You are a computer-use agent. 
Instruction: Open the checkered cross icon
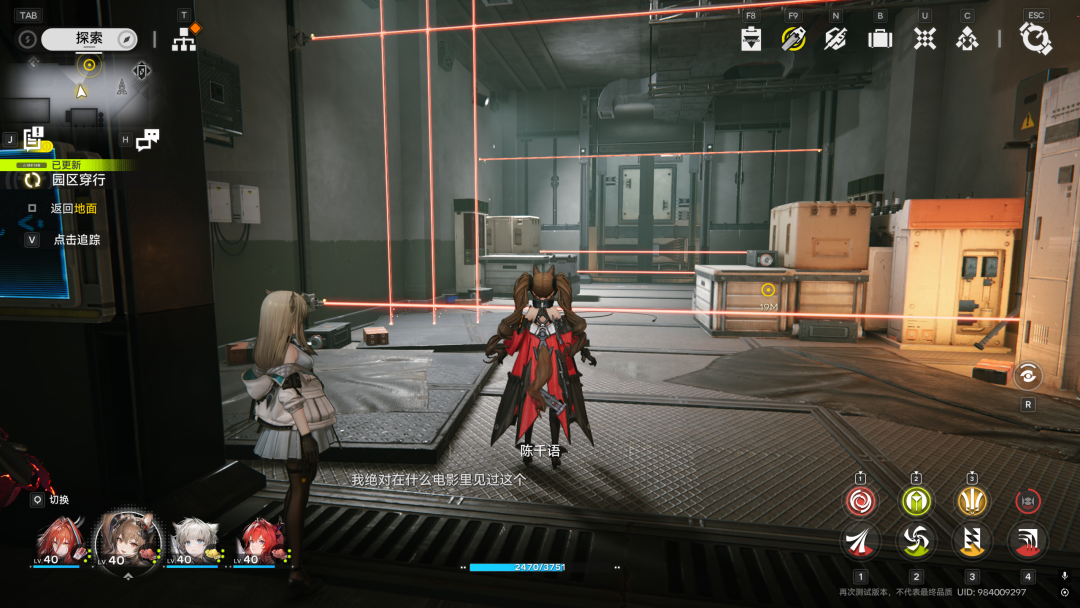pyautogui.click(x=925, y=39)
